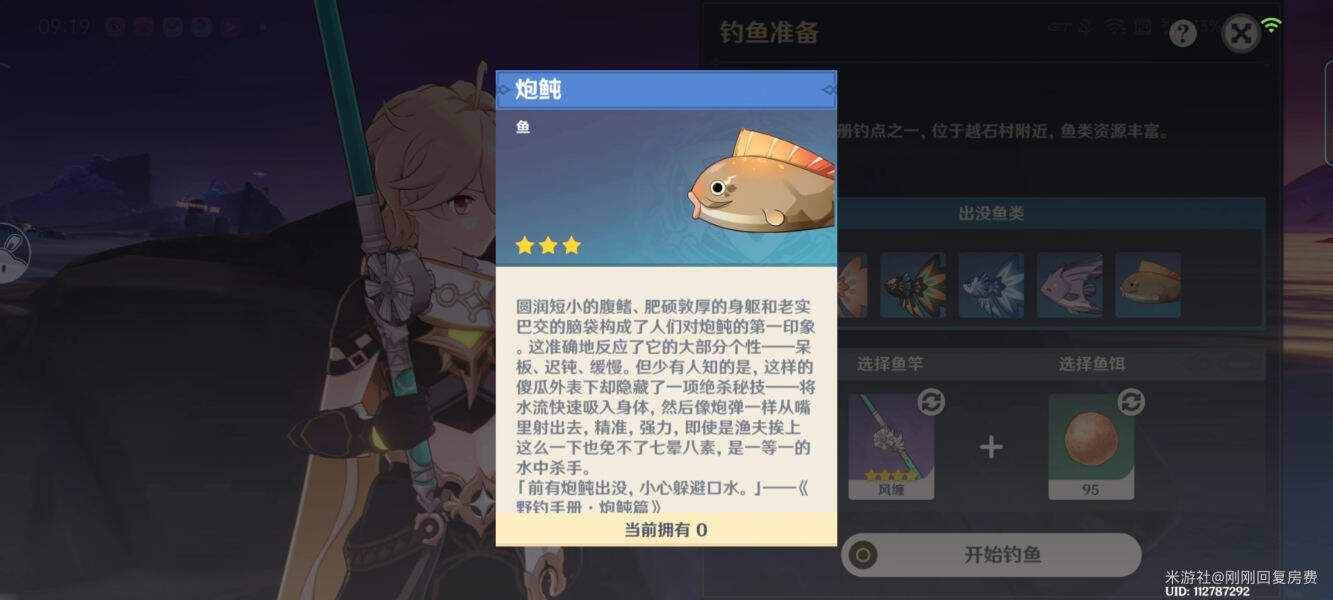Start fishing with the 开始钓鱼 button
1333x600 pixels.
[990, 554]
